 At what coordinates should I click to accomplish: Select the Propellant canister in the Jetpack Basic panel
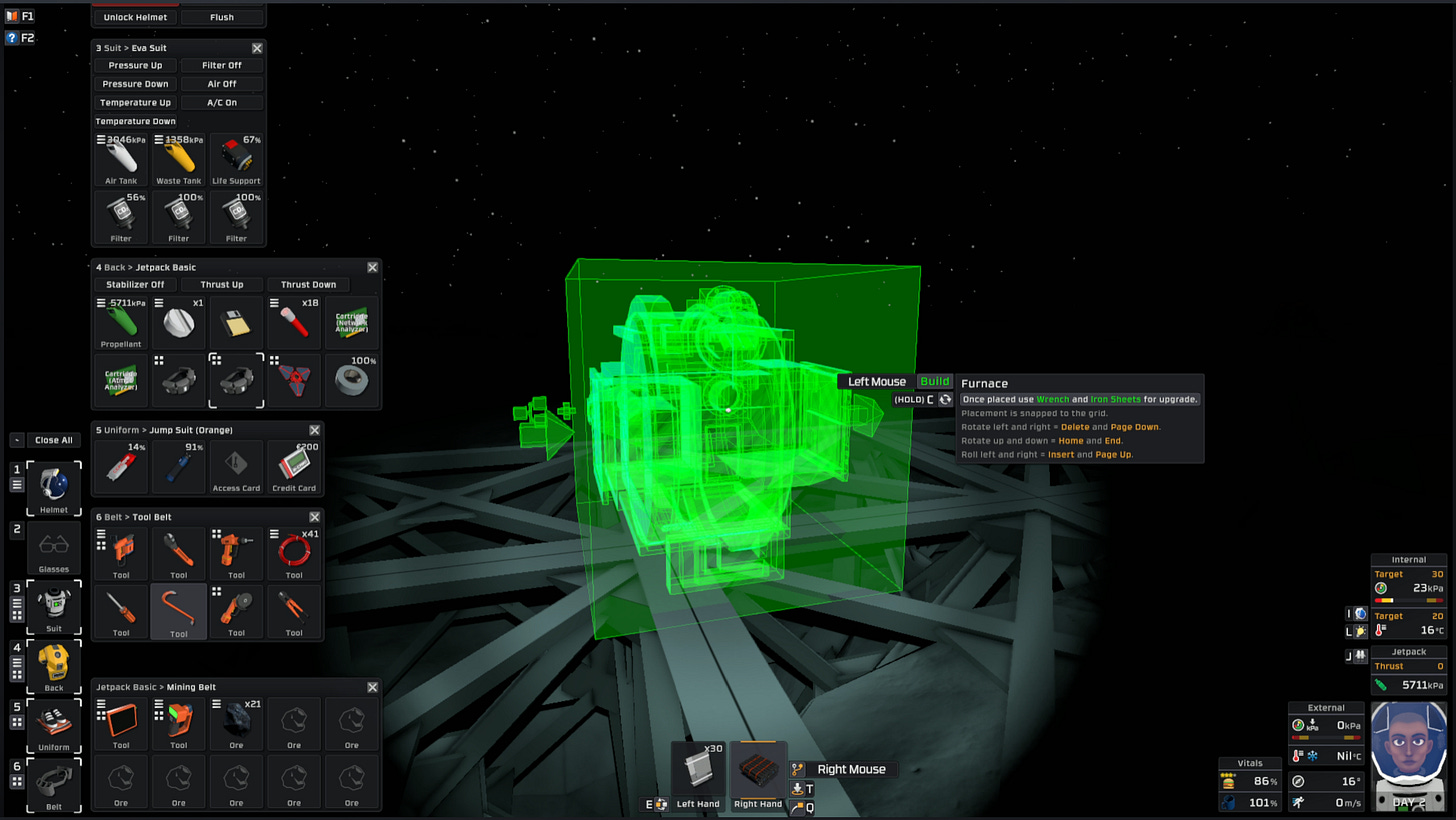(x=120, y=320)
